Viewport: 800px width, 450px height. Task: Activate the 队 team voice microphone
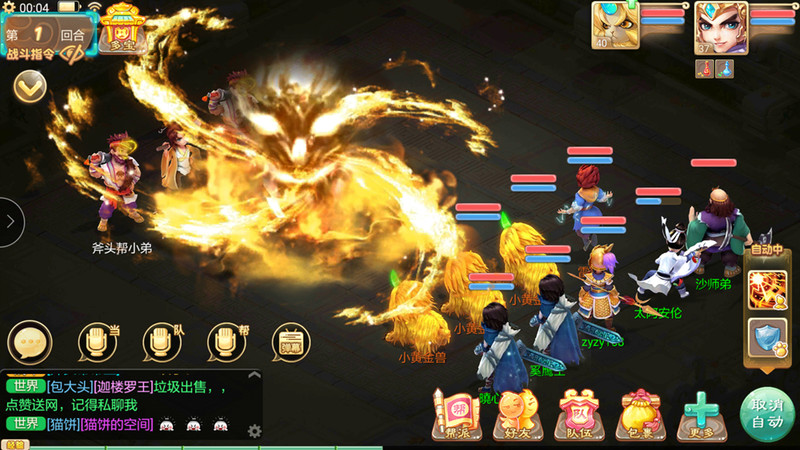click(x=163, y=342)
